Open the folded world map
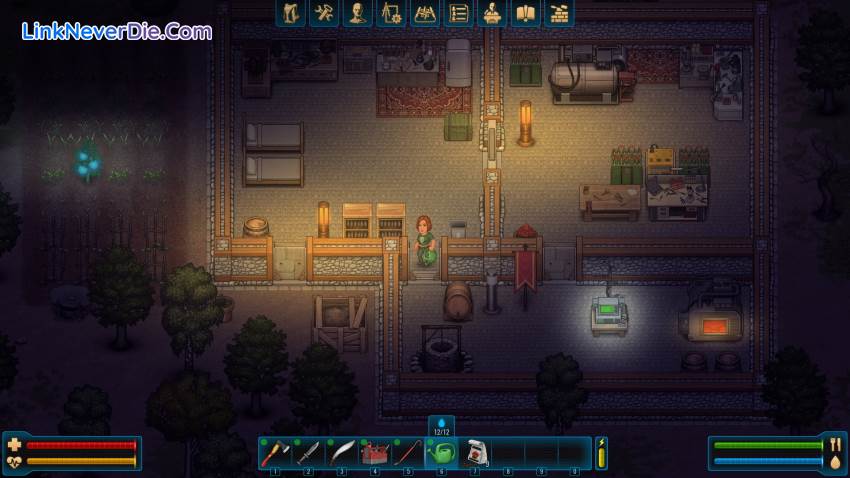 coord(425,13)
